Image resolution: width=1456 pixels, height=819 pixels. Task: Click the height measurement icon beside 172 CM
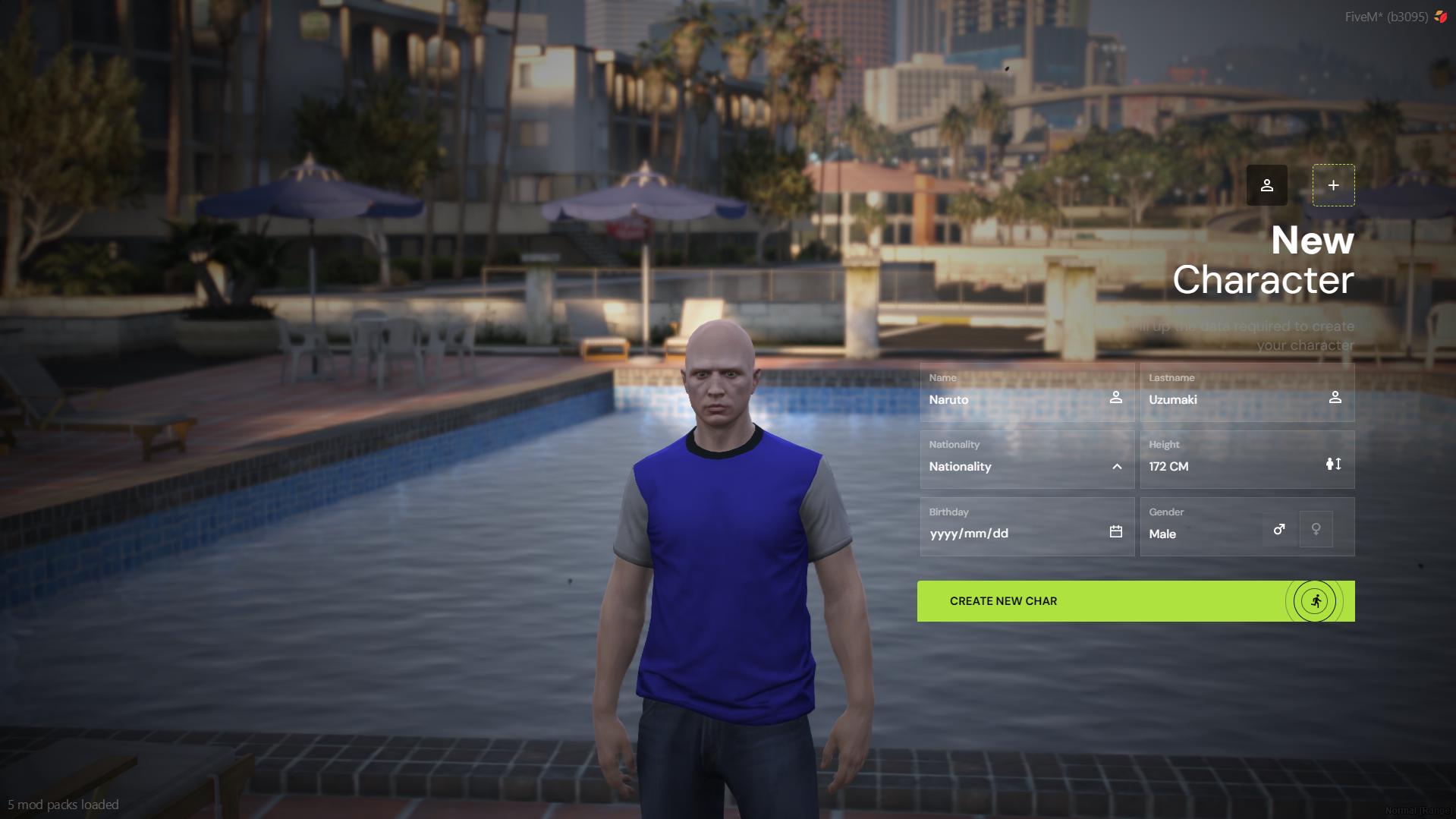(x=1334, y=463)
